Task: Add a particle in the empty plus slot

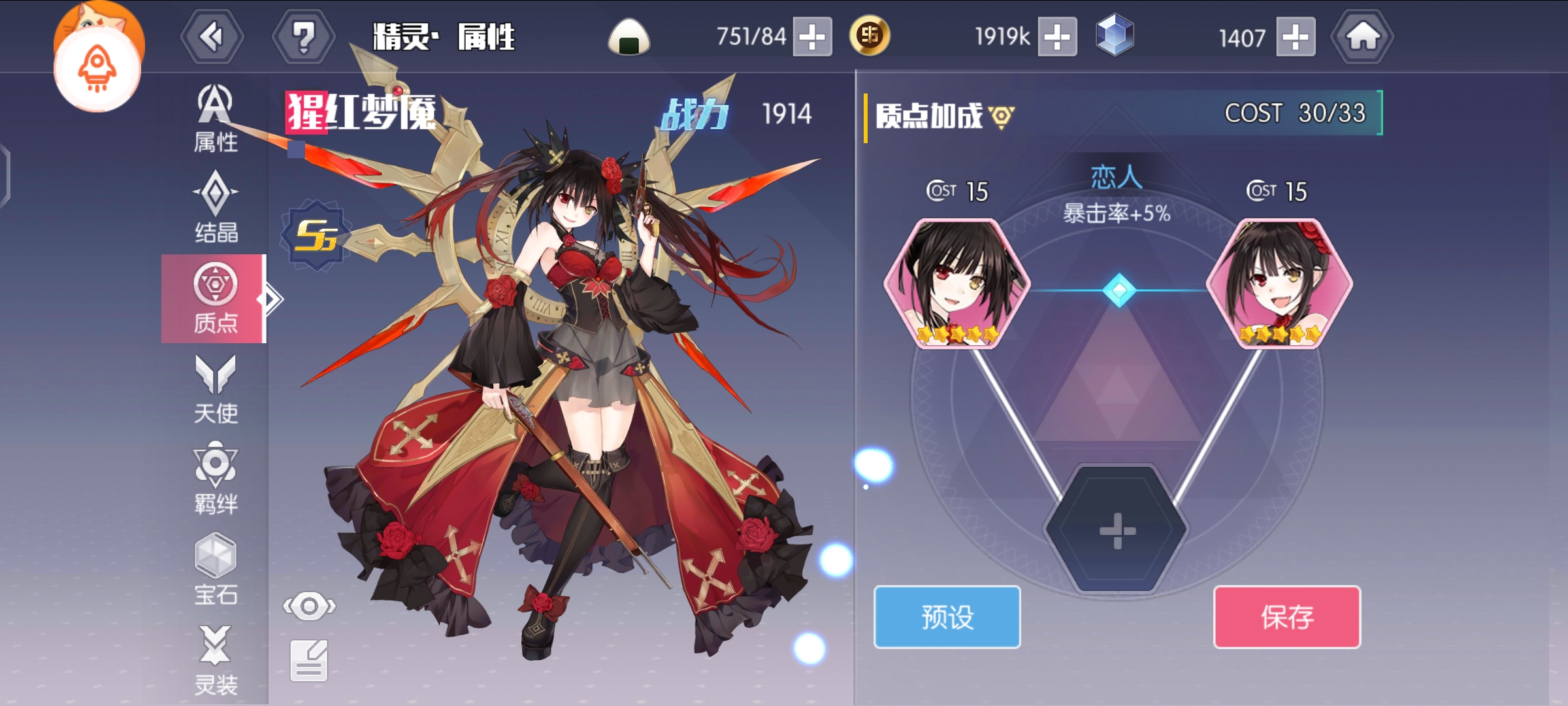Action: [1117, 530]
